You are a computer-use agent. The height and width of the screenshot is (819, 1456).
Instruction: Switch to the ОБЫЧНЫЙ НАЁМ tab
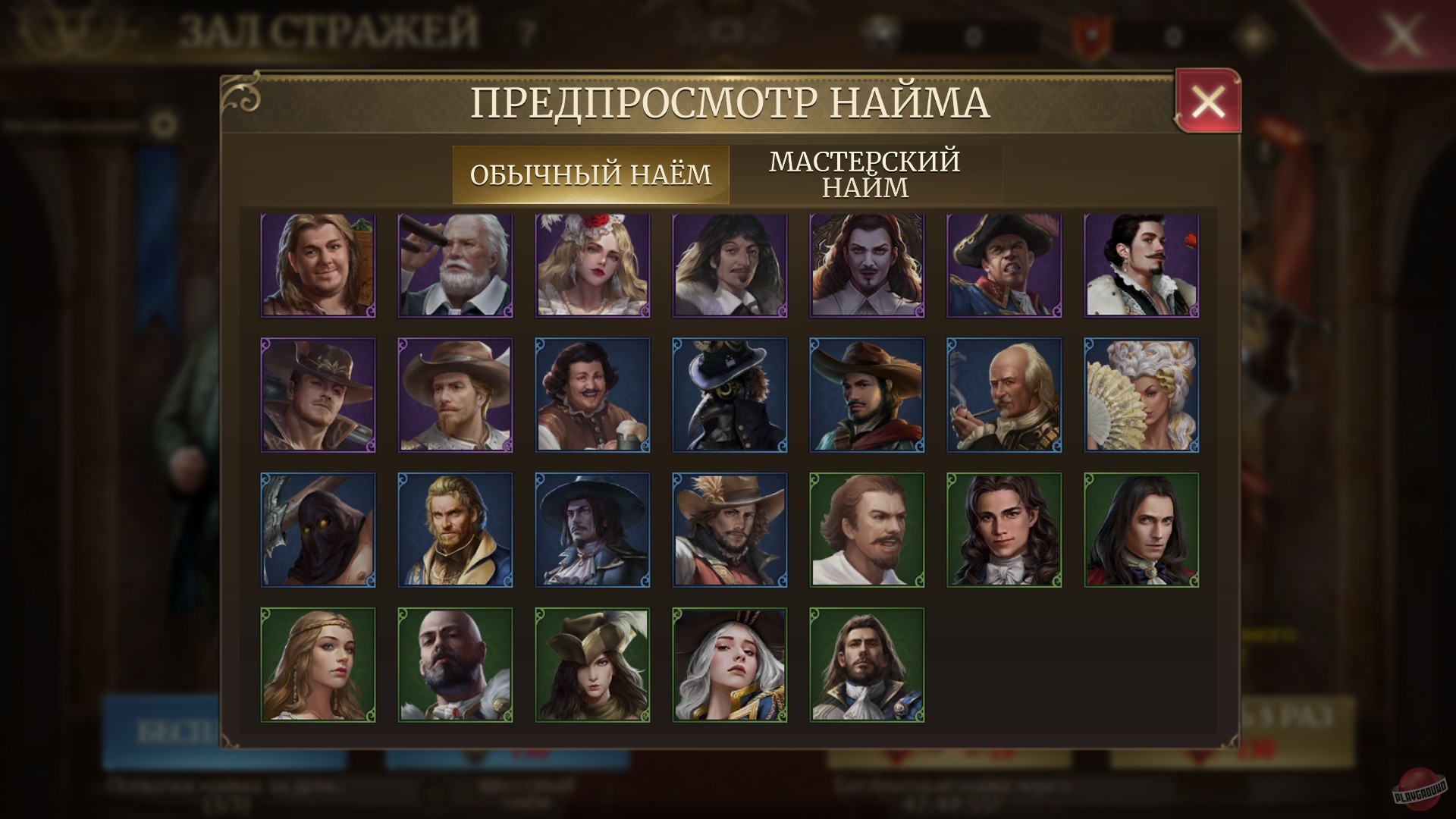click(591, 174)
